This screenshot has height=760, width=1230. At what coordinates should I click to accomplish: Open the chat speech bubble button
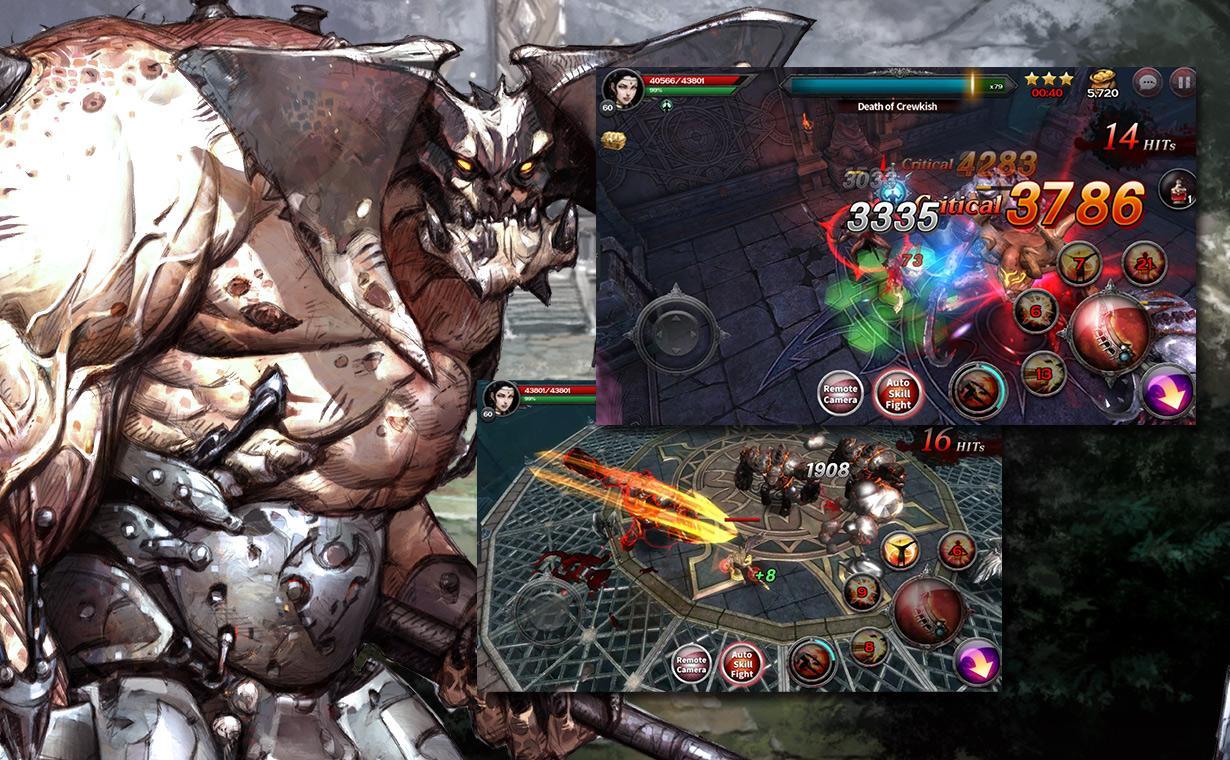pos(1147,81)
